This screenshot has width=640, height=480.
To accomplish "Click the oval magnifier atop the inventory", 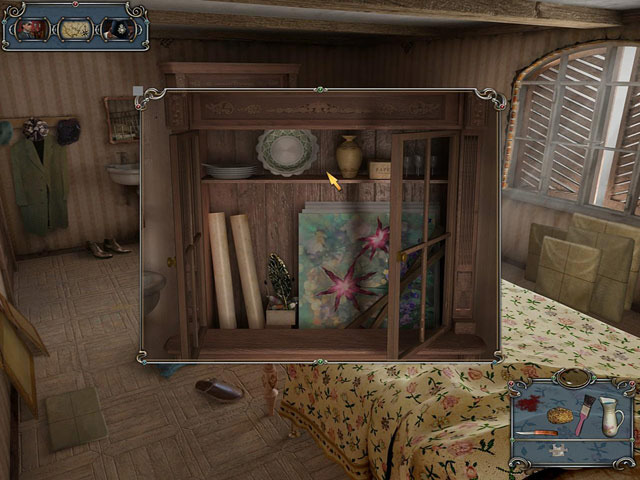I will point(572,378).
